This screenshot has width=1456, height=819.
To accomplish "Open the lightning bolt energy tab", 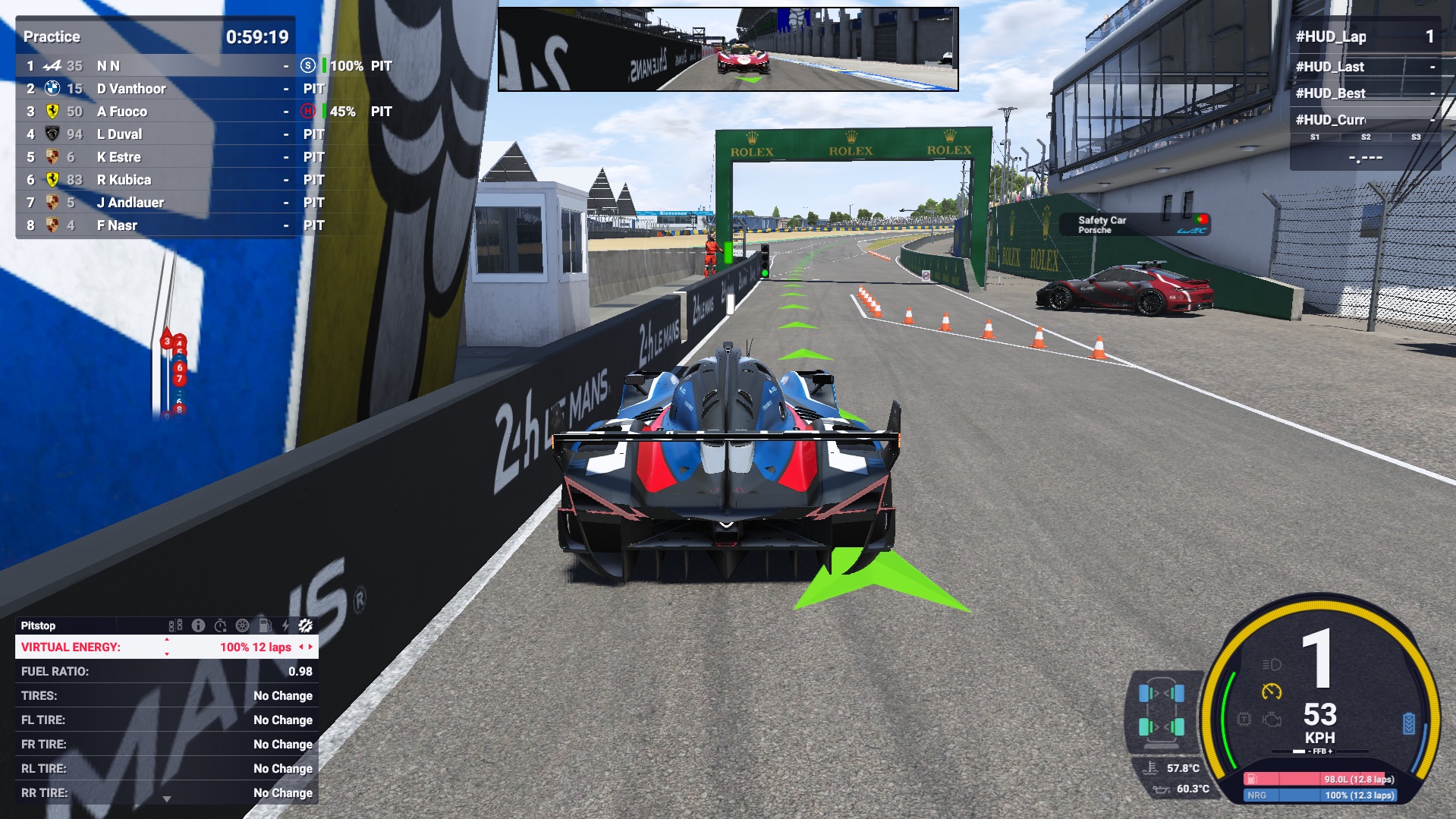I will (285, 625).
